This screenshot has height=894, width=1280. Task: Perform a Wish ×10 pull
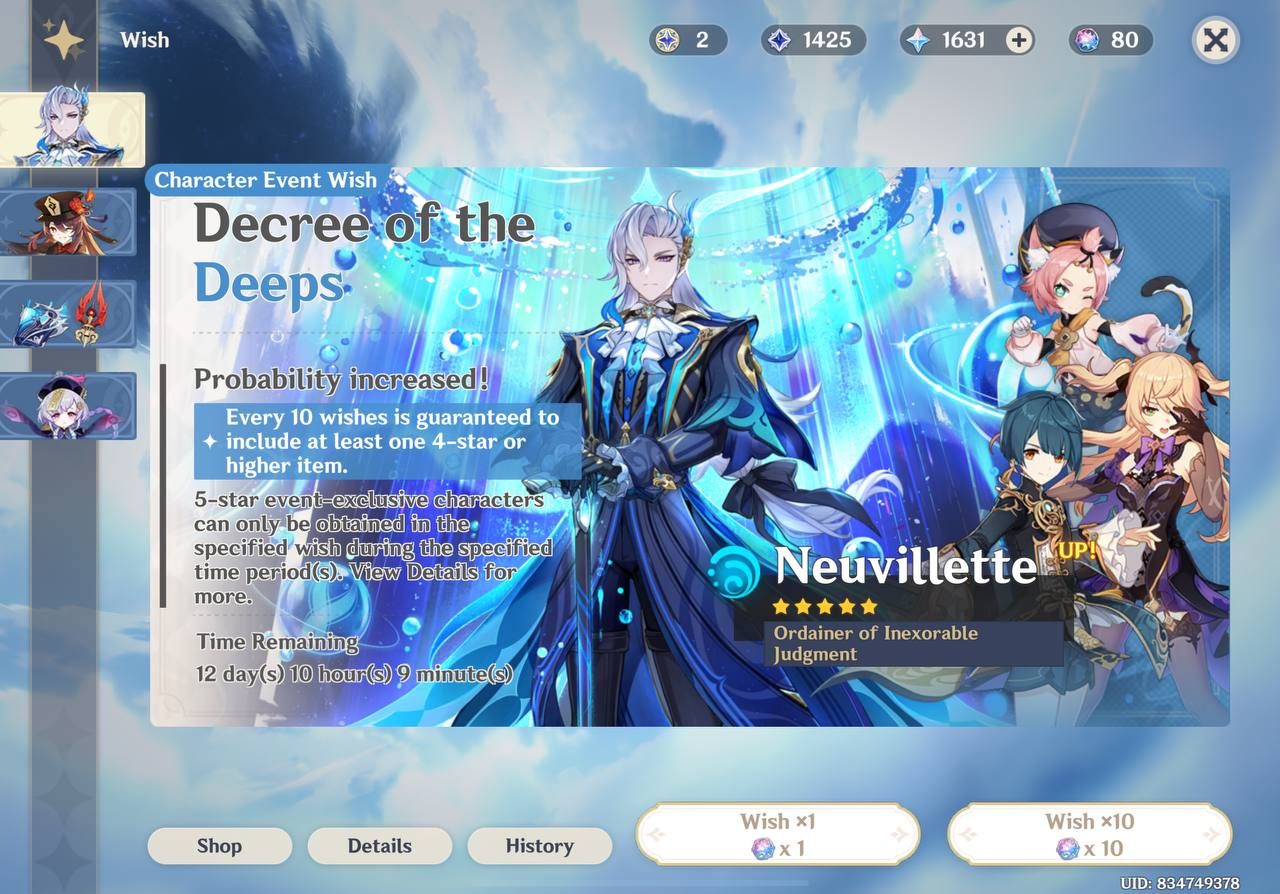tap(1088, 834)
